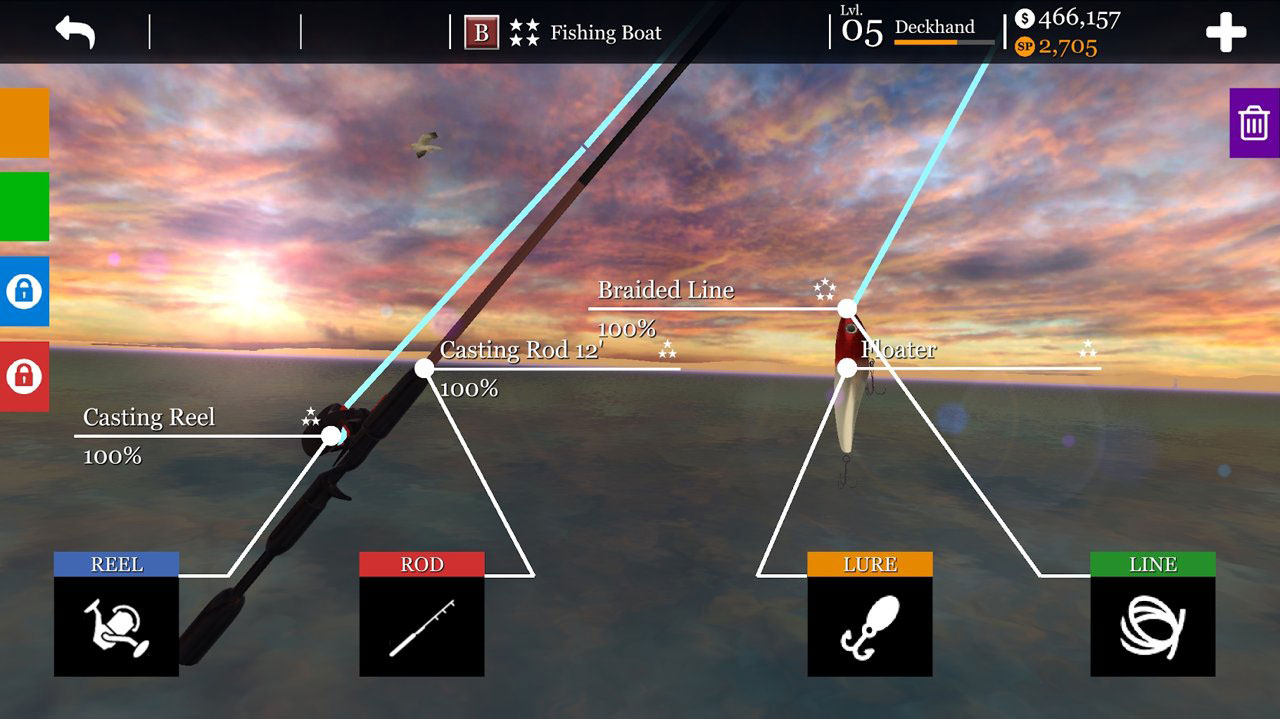Select the Braided Line label
Screen dimensions: 1280x719
coord(666,290)
